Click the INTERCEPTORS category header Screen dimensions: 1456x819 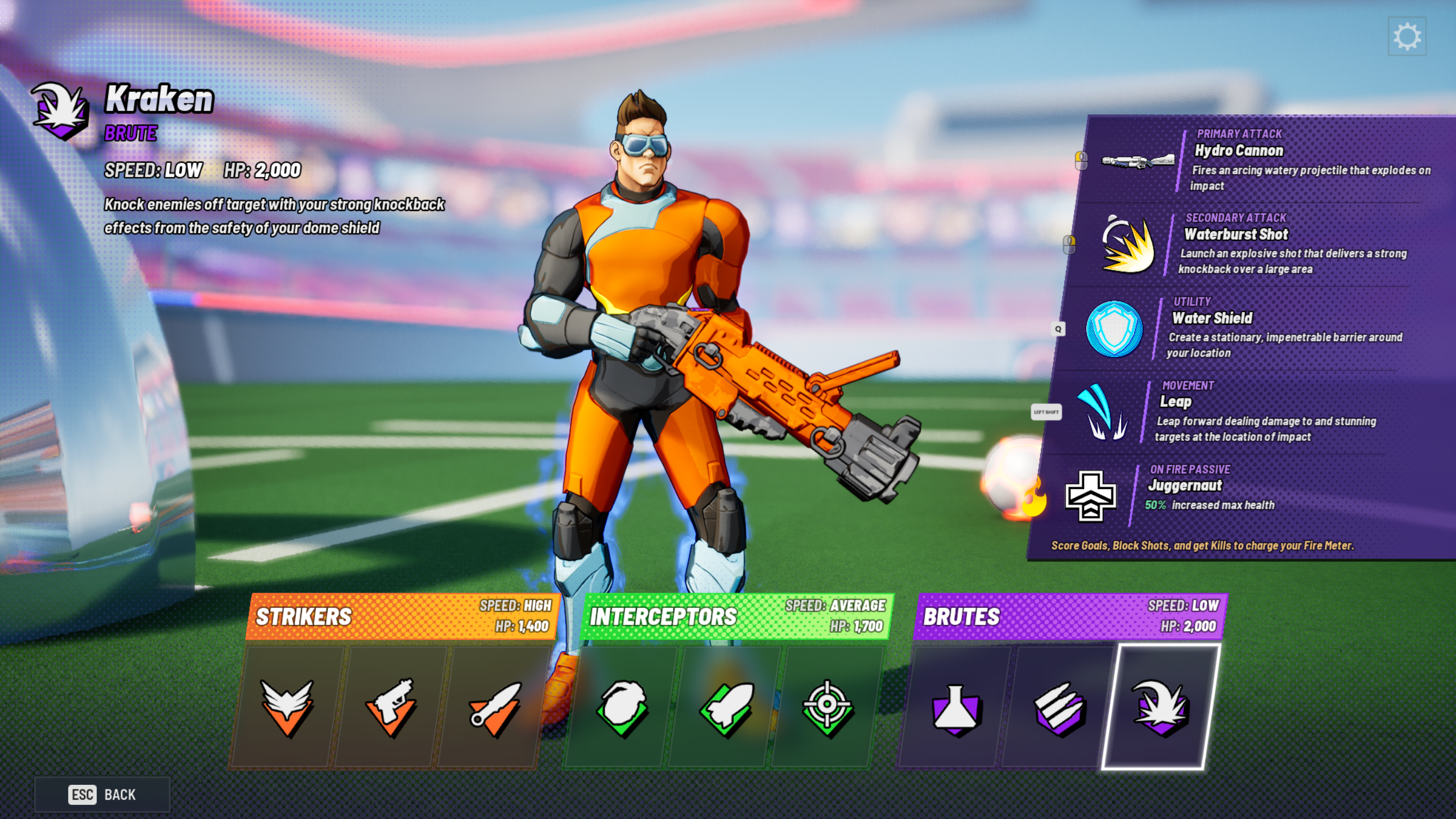(x=663, y=616)
